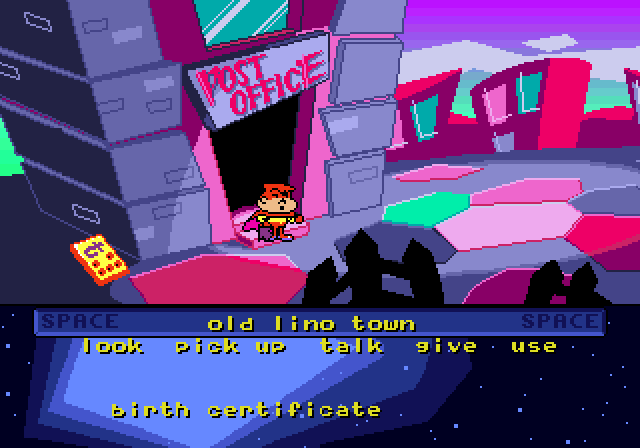Choose the pick up command
The image size is (640, 448).
[x=231, y=347]
